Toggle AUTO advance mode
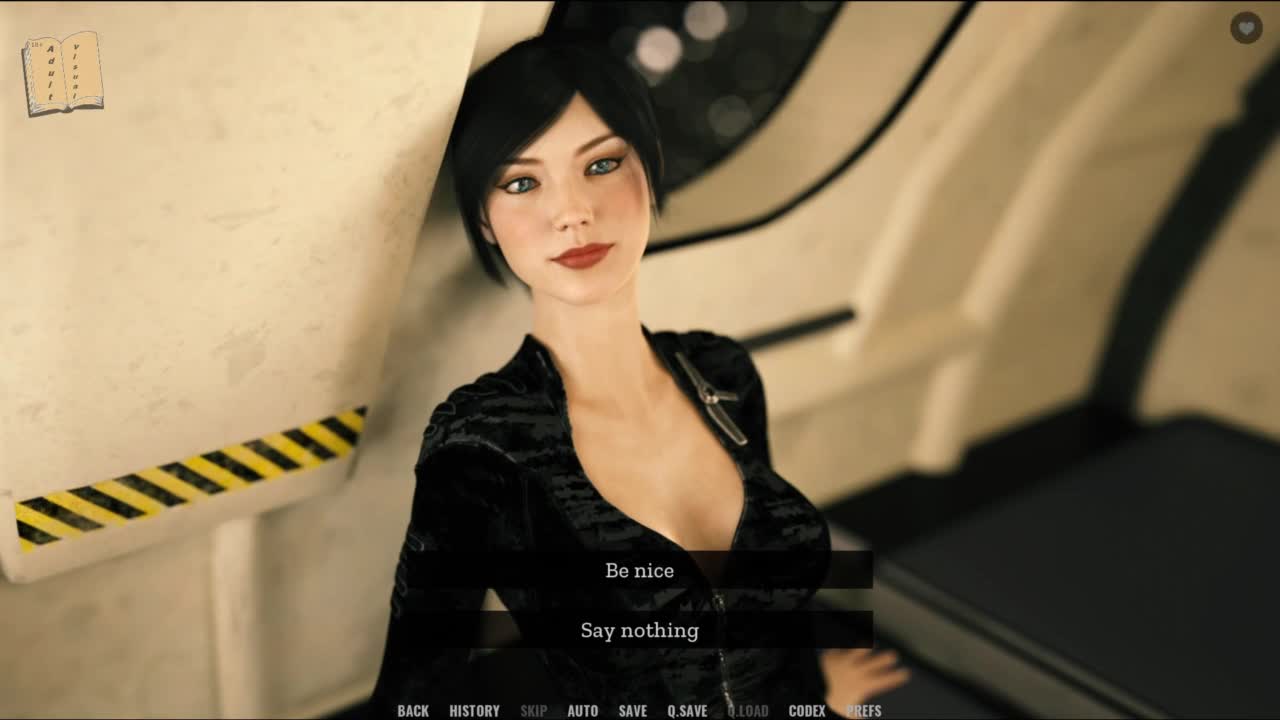 pos(582,710)
